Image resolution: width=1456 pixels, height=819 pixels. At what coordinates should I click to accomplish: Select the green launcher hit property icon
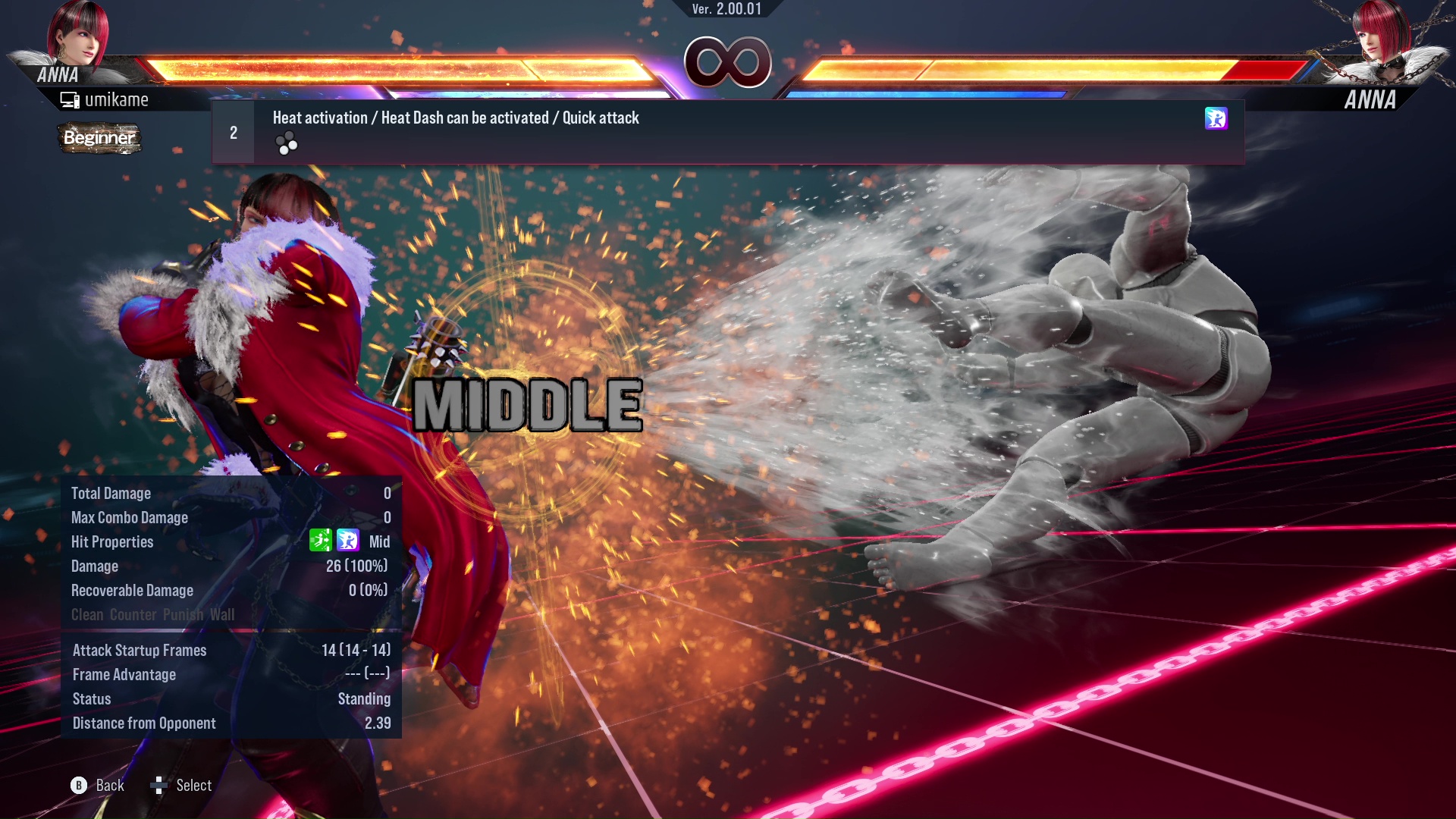[x=322, y=541]
